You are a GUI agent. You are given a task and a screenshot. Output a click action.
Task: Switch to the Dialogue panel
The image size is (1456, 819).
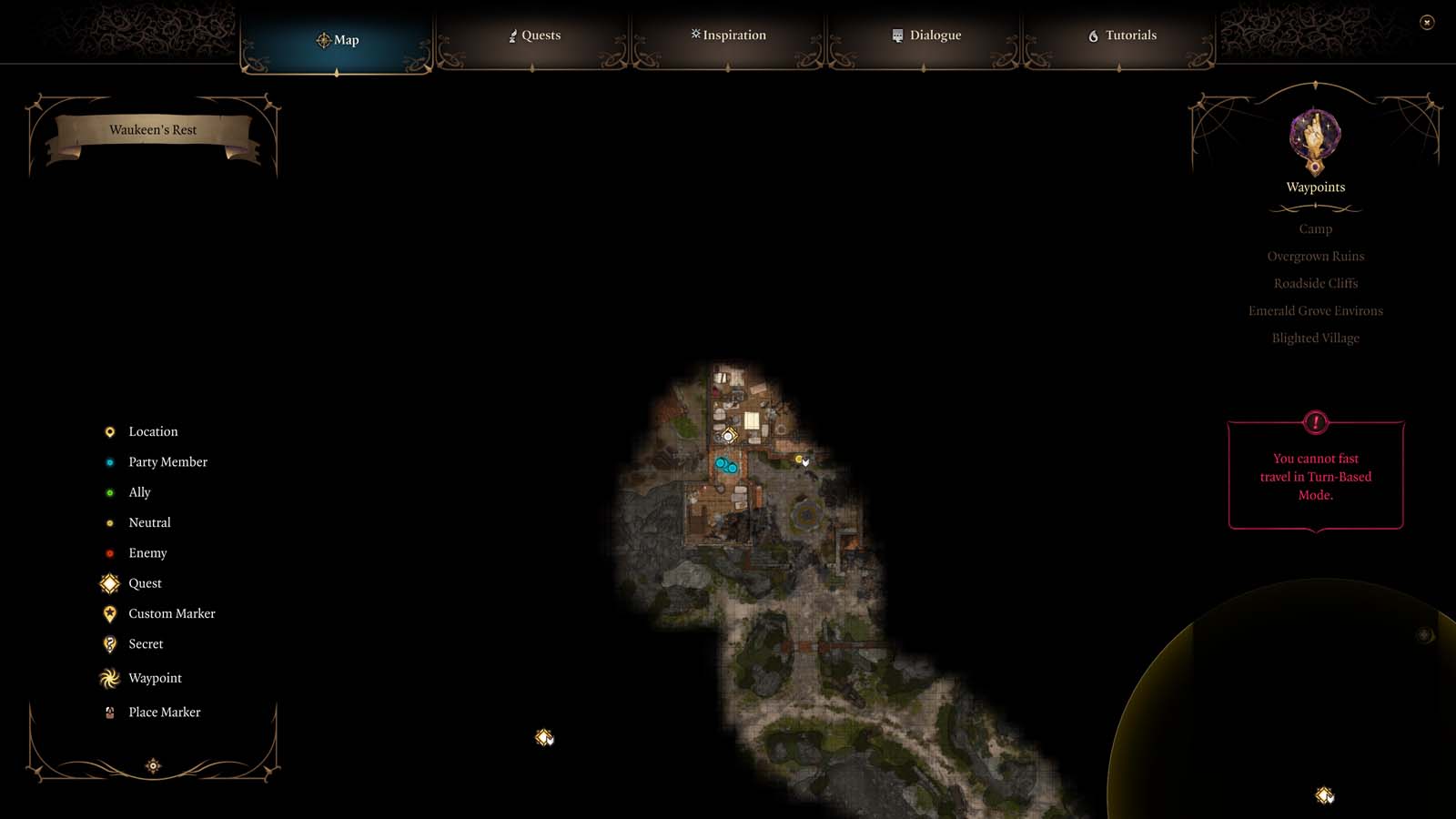(926, 35)
